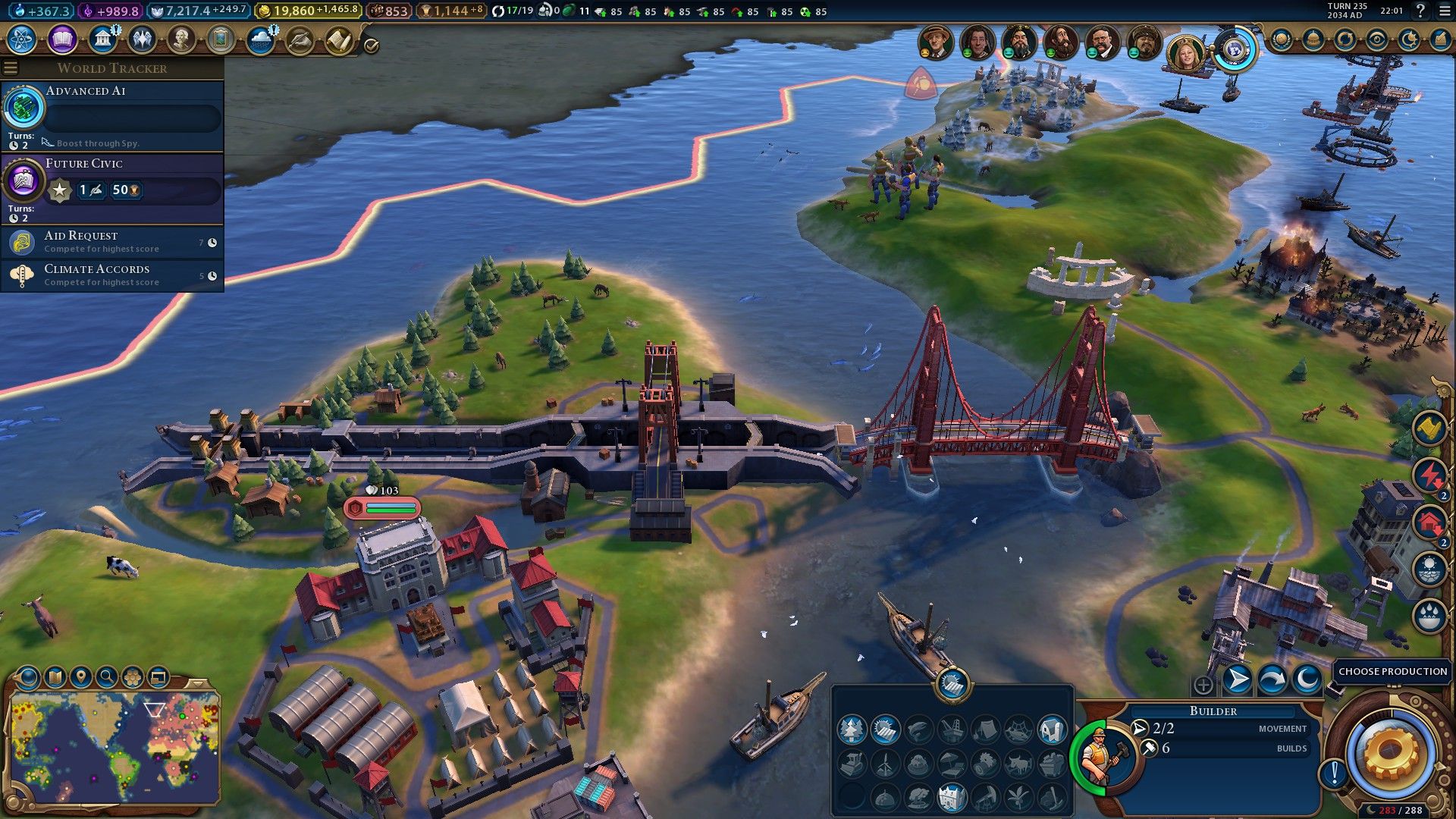Select the Plant Woods builder action
The image size is (1456, 819).
[x=852, y=730]
